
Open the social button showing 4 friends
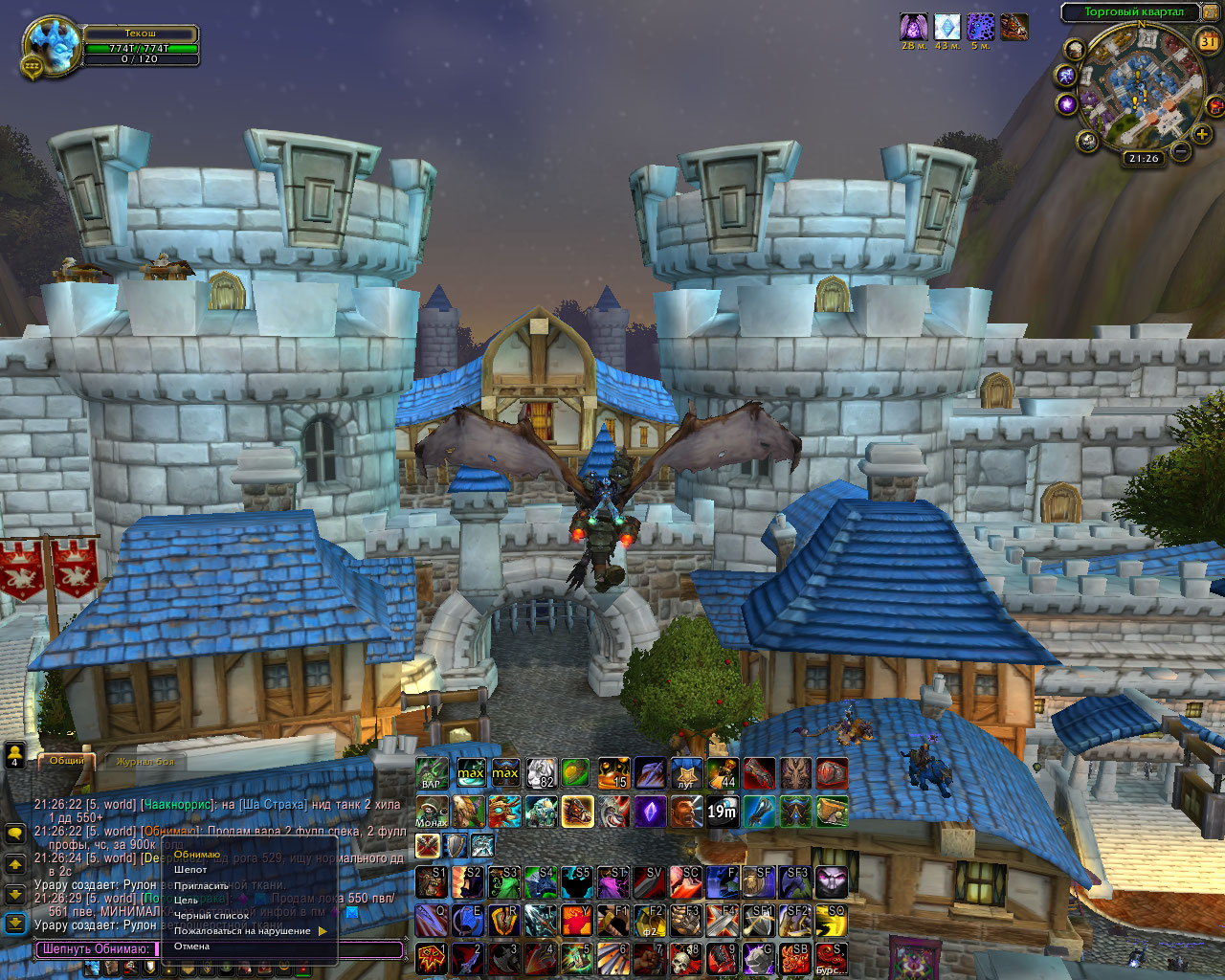click(x=15, y=756)
